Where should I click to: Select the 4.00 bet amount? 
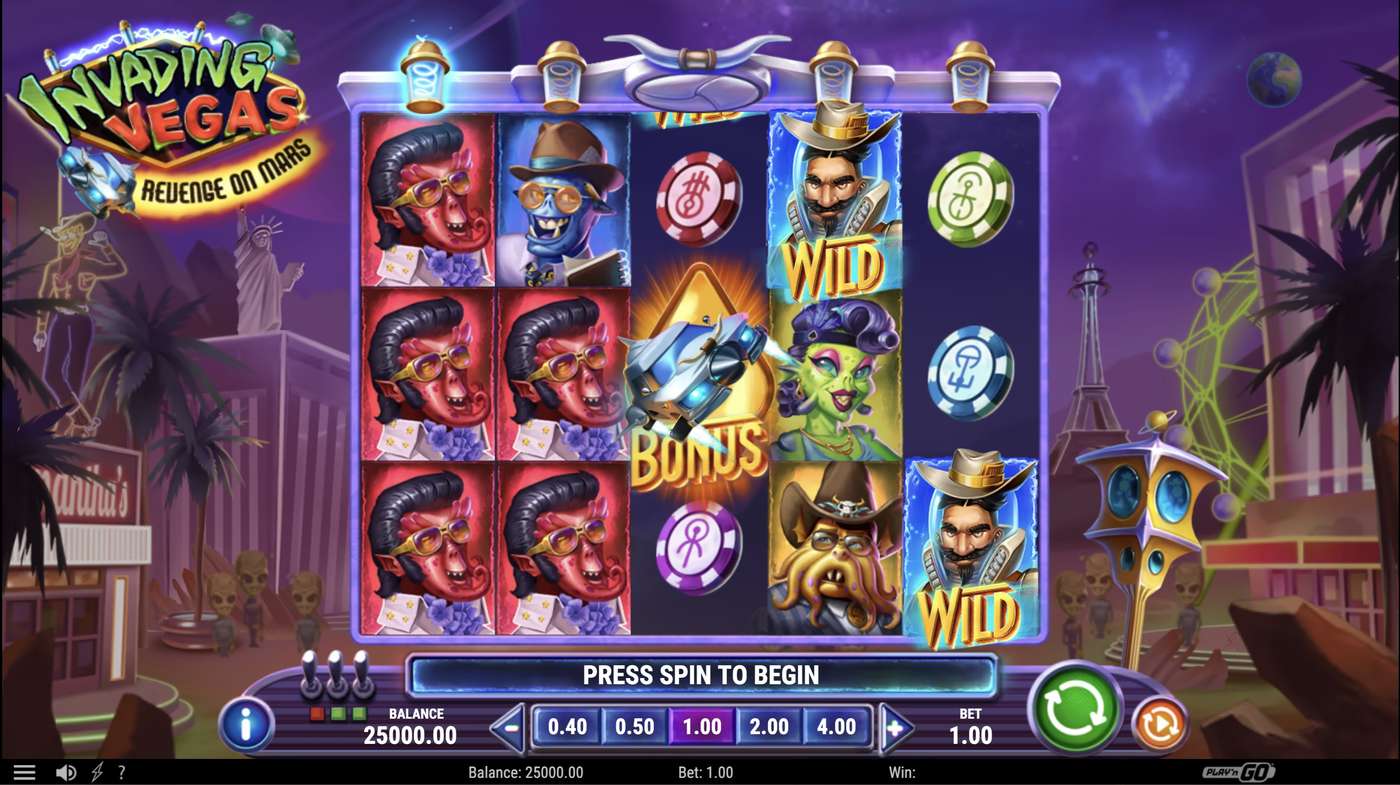(x=838, y=727)
